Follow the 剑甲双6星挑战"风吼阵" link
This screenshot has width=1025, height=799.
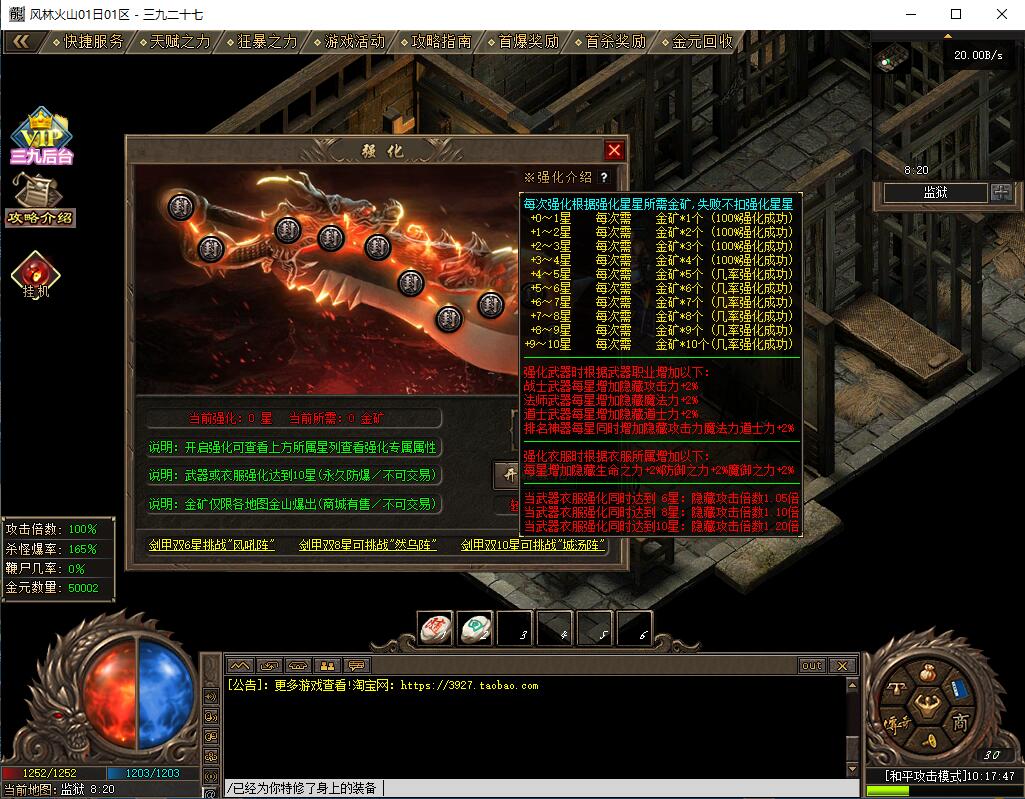pos(212,545)
